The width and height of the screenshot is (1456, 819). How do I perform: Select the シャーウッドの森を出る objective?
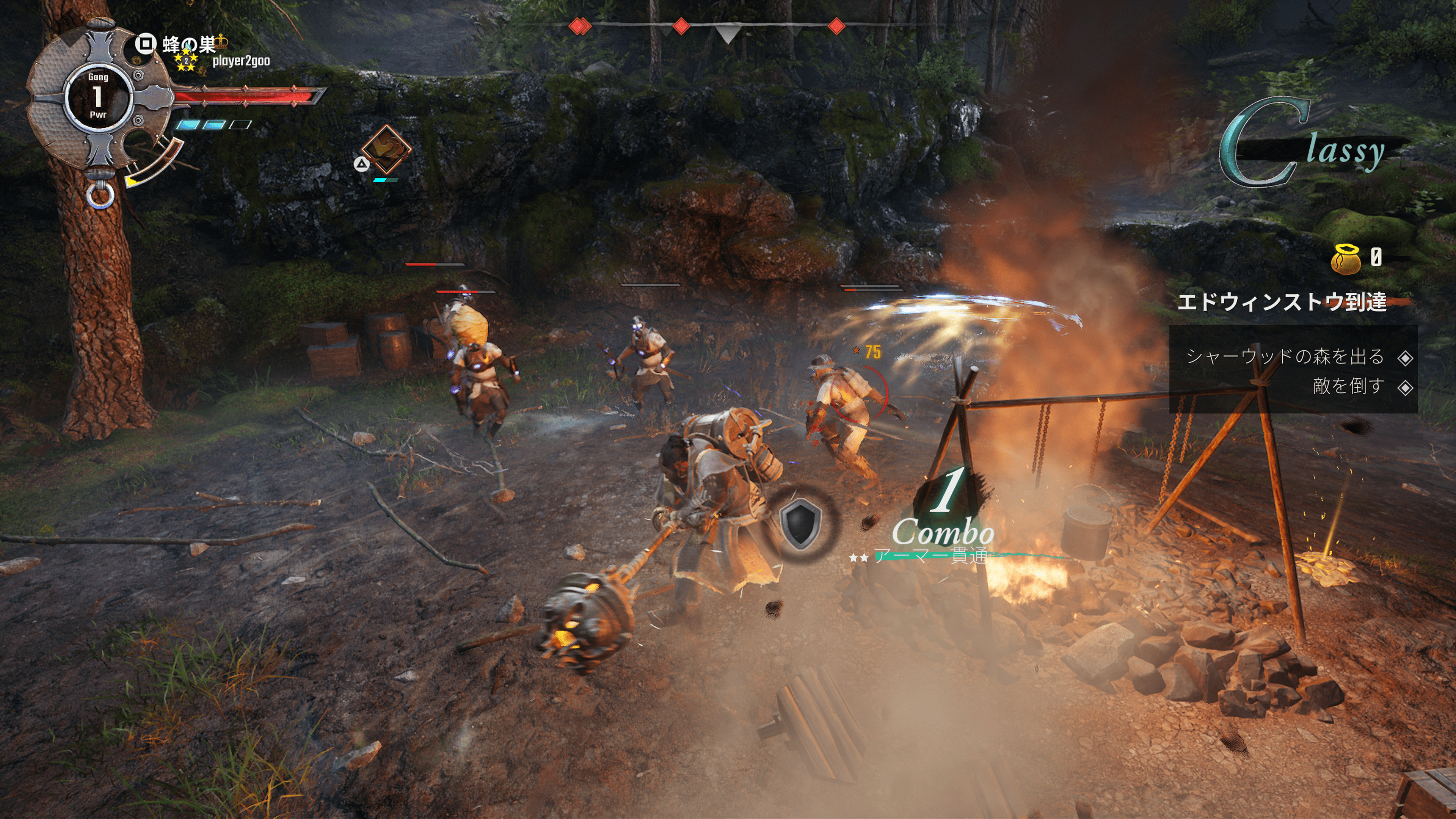[1285, 357]
